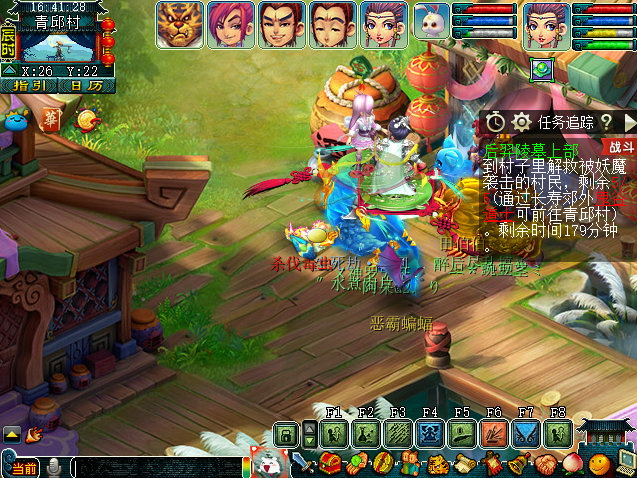Activate the F4 blue skill slot
Viewport: 637px width, 478px height.
pyautogui.click(x=430, y=434)
